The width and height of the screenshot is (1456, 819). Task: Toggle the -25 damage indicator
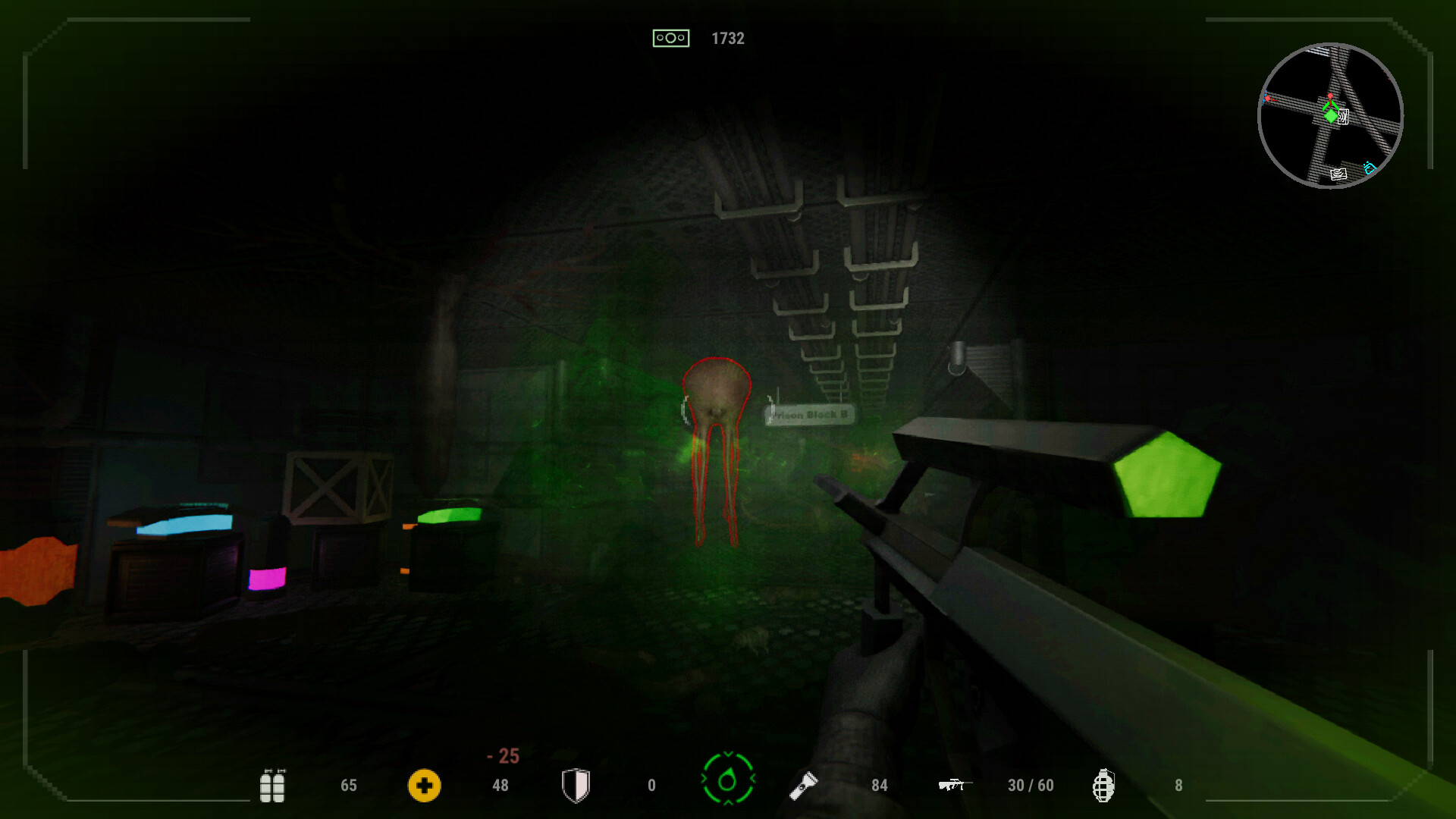[504, 755]
